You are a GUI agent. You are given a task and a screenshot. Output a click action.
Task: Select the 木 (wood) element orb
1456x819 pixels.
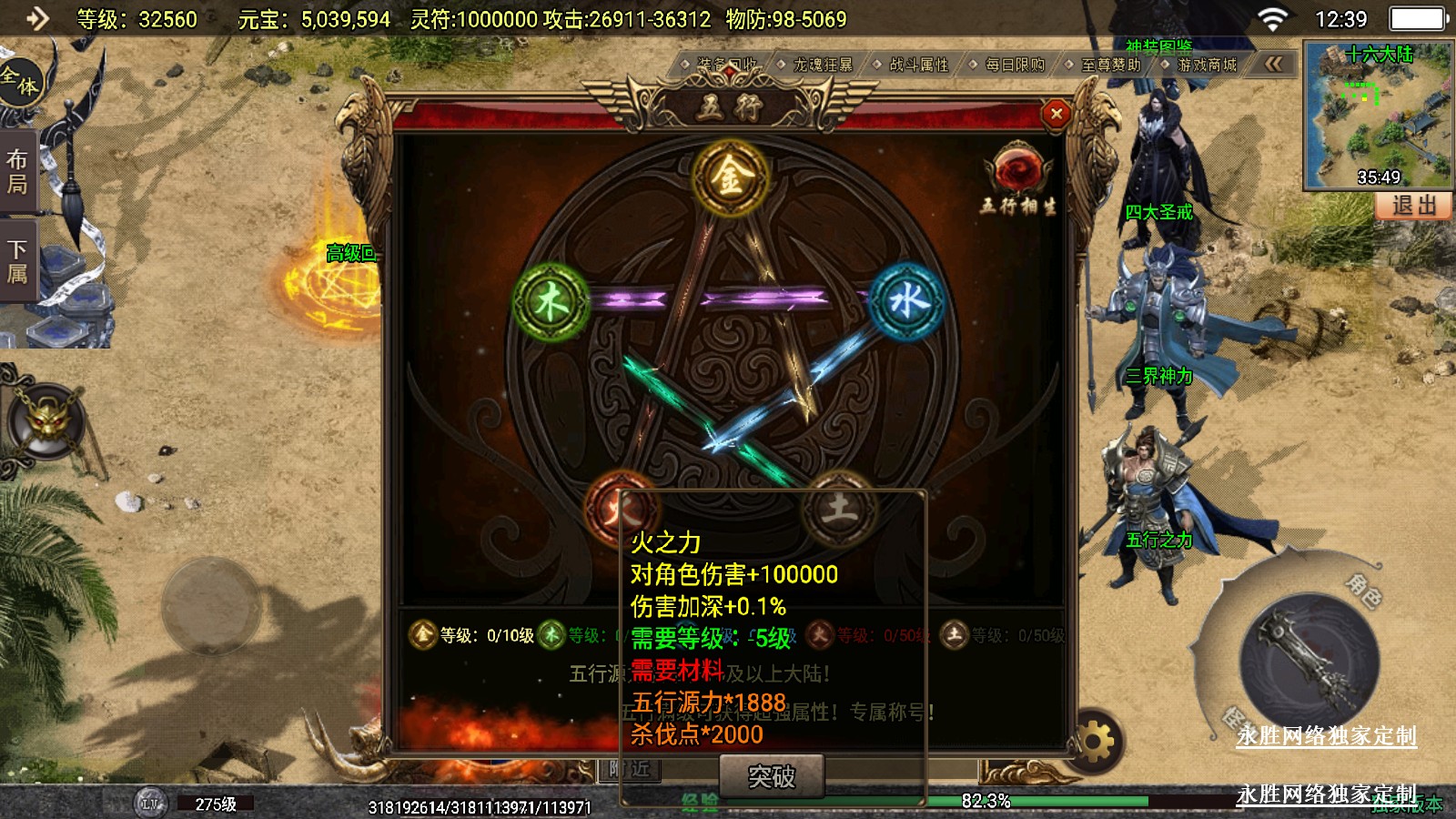click(x=551, y=301)
